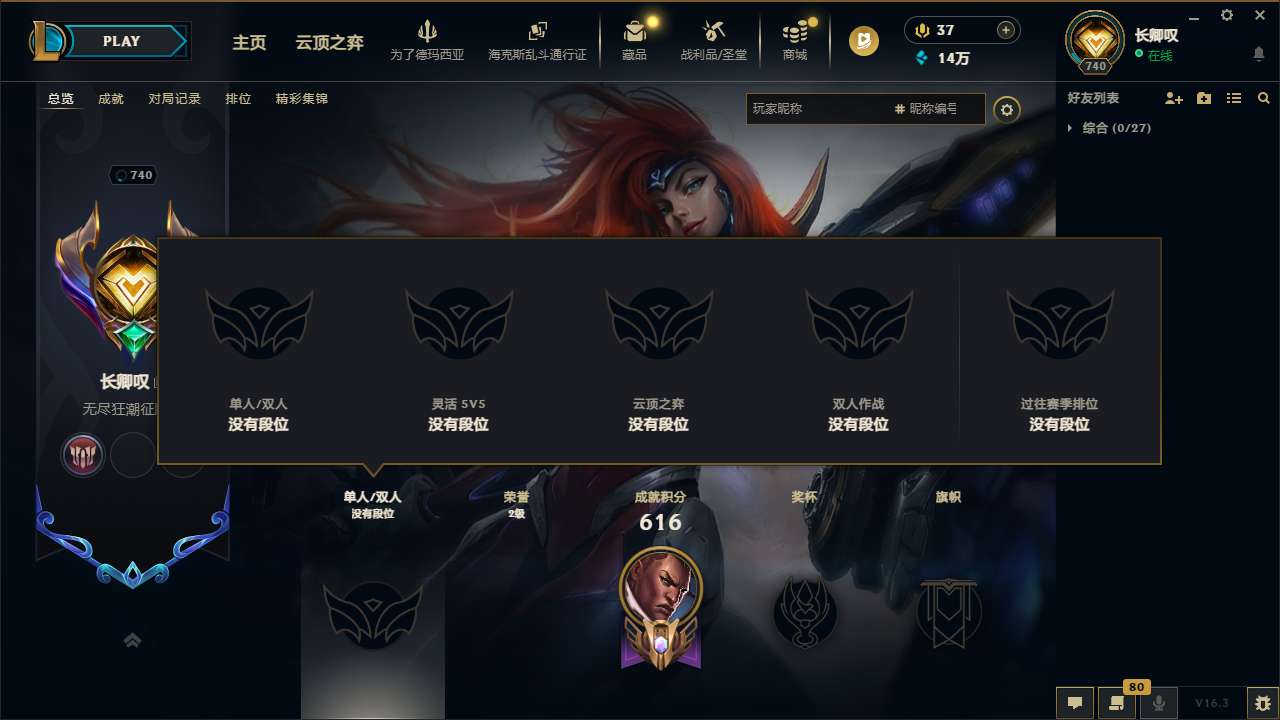Toggle the notification bell

coord(1258,55)
